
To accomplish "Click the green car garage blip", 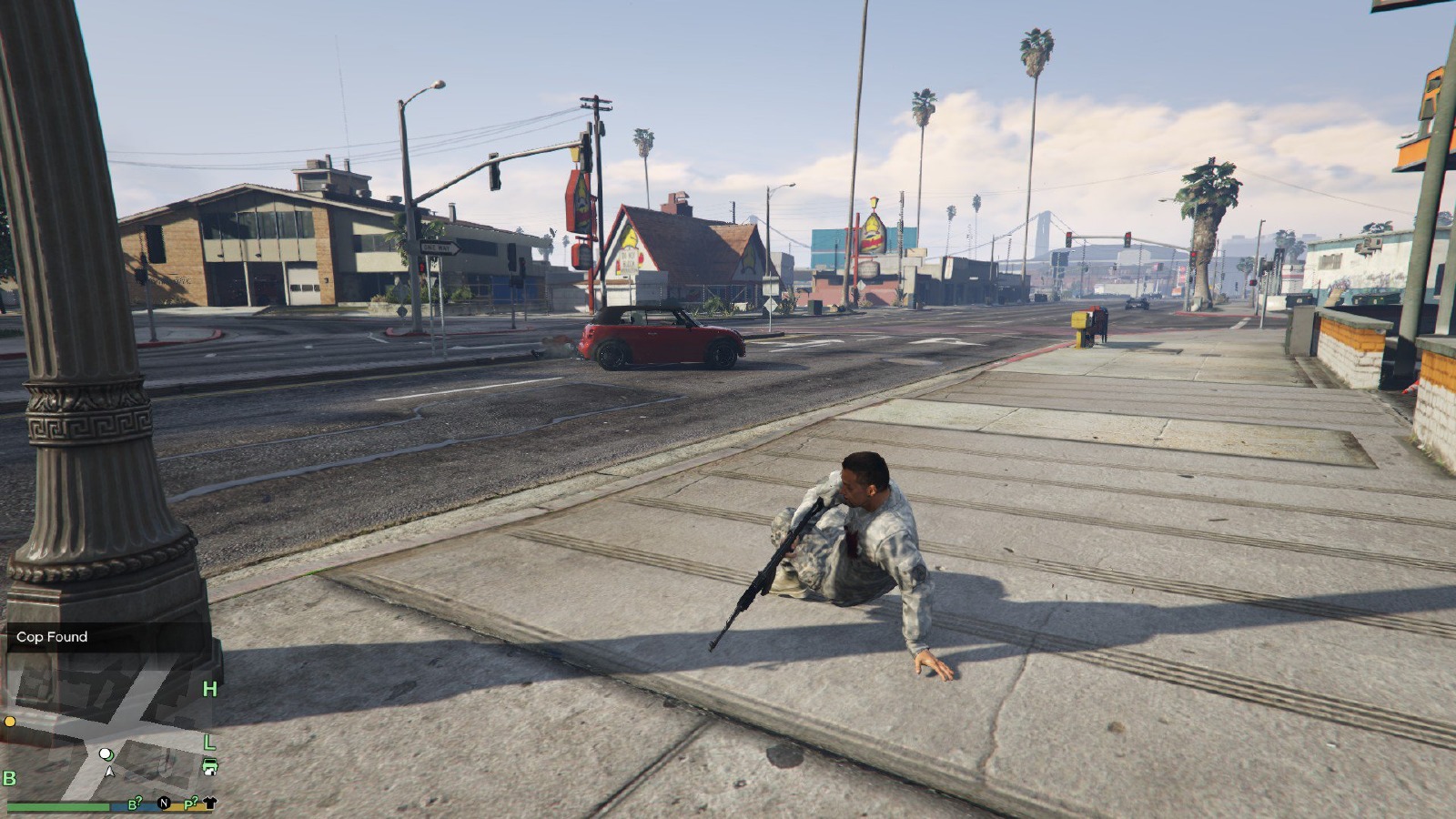I will [x=209, y=765].
